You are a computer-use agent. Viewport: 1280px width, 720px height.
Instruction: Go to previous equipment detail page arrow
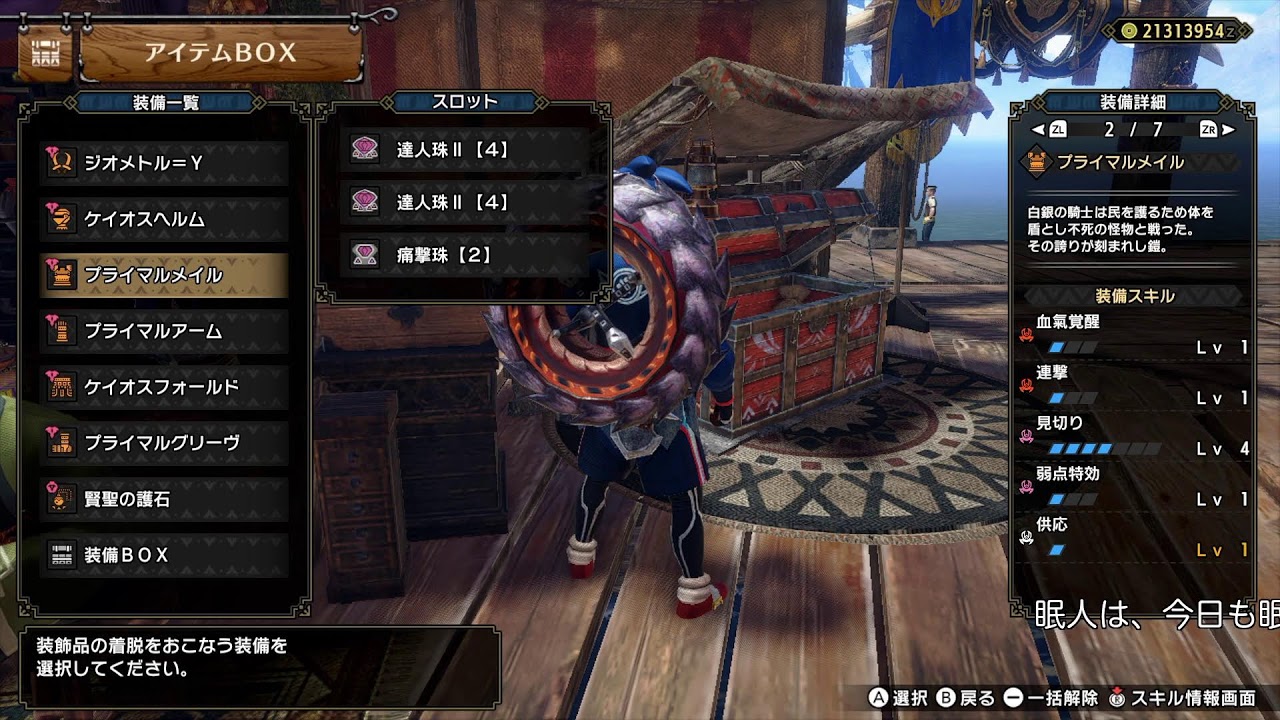(x=1038, y=130)
